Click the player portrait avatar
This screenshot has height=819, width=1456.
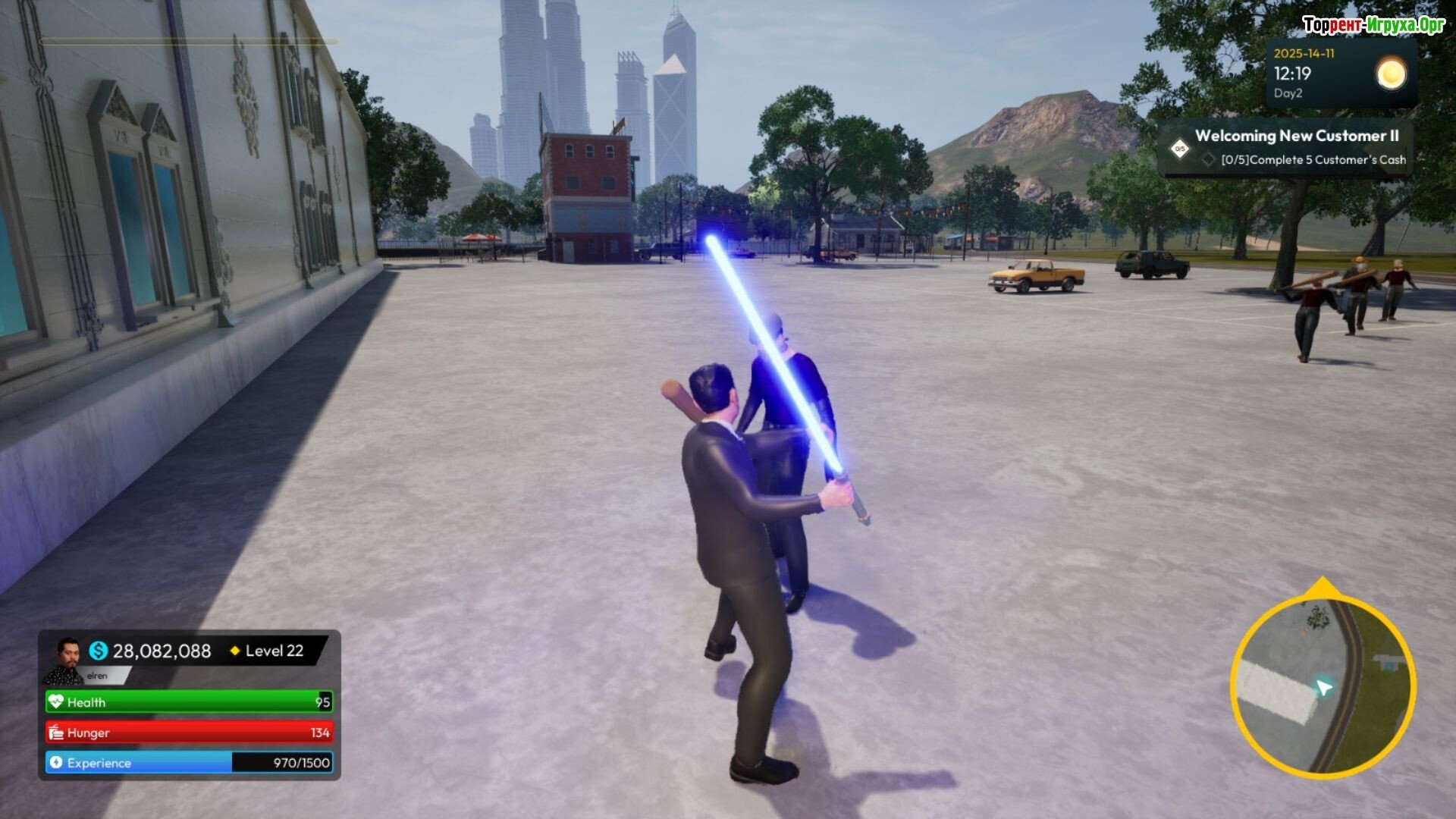coord(67,658)
